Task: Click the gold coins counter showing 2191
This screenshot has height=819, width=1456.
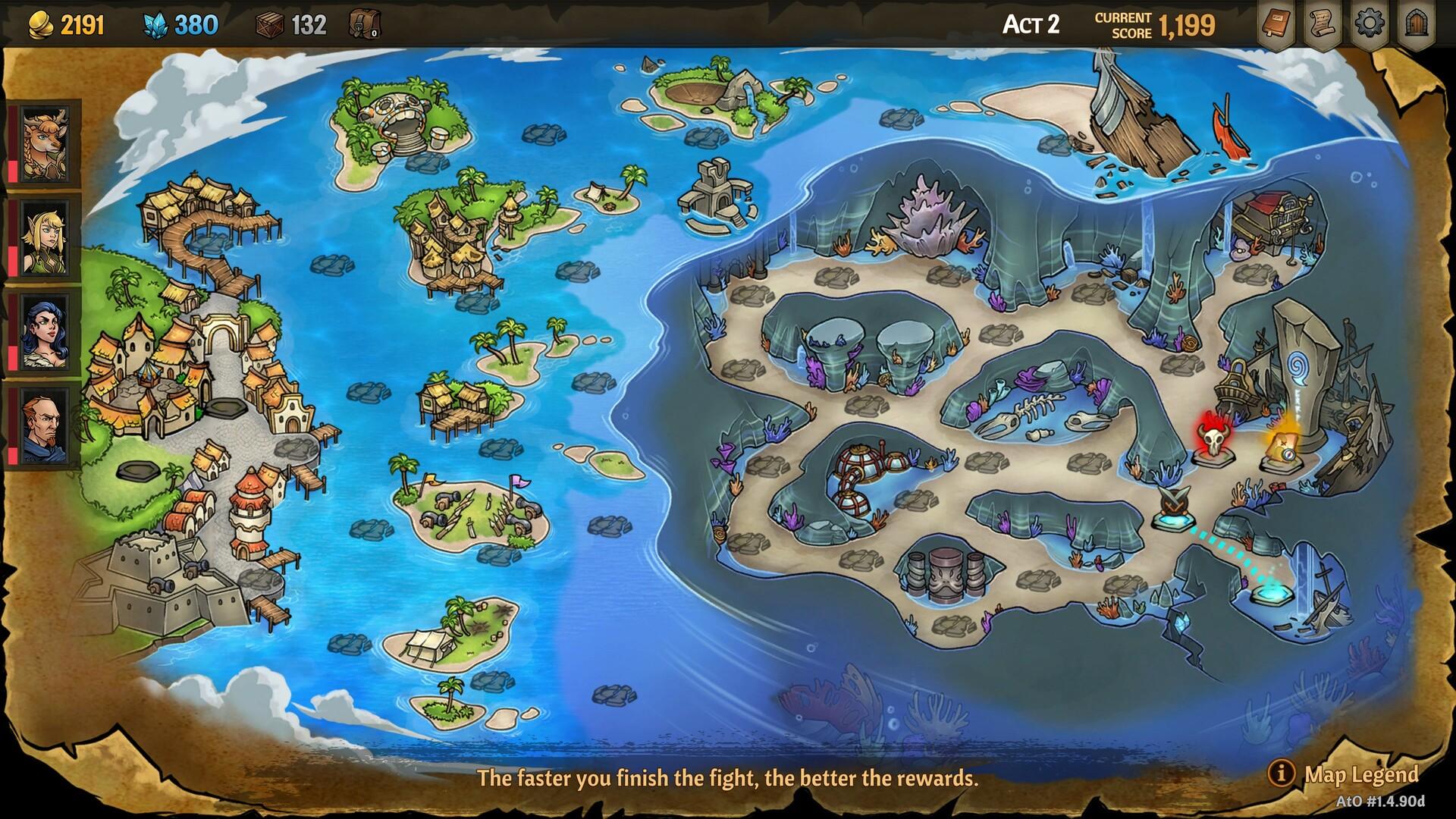Action: point(64,22)
